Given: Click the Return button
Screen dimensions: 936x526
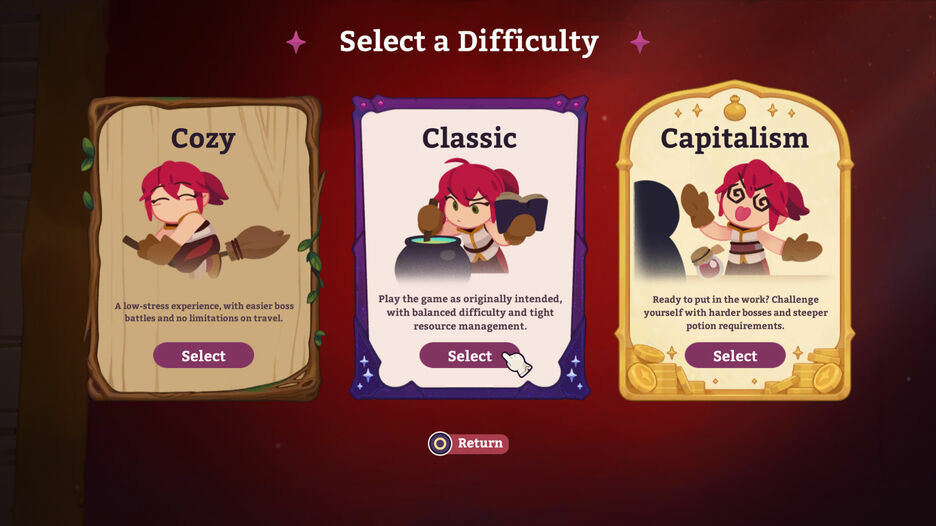Looking at the screenshot, I should [x=469, y=443].
